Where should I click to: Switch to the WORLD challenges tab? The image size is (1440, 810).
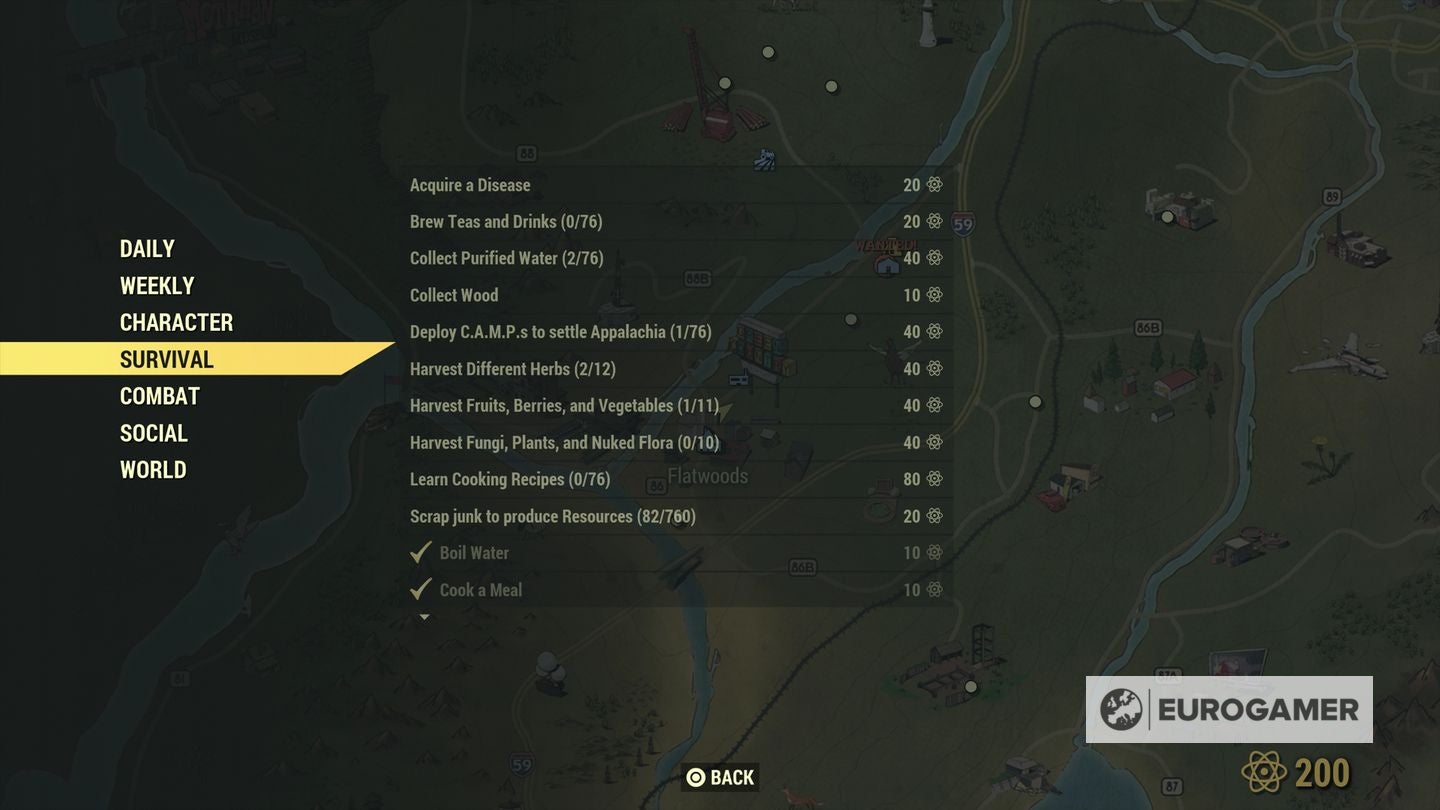coord(152,470)
